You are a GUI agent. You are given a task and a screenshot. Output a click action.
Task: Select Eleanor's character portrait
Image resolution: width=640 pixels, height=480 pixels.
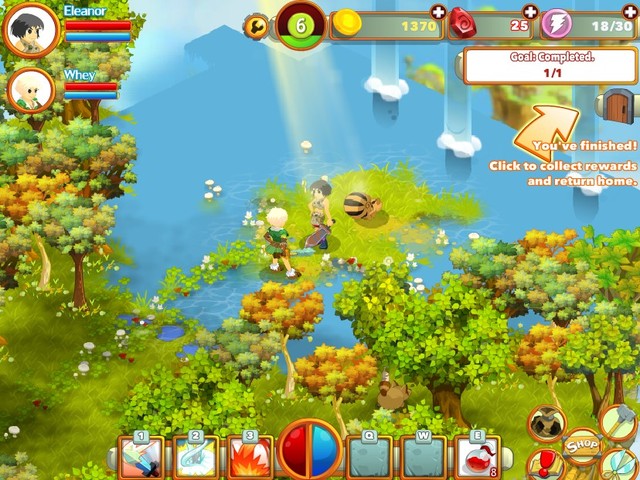(30, 30)
